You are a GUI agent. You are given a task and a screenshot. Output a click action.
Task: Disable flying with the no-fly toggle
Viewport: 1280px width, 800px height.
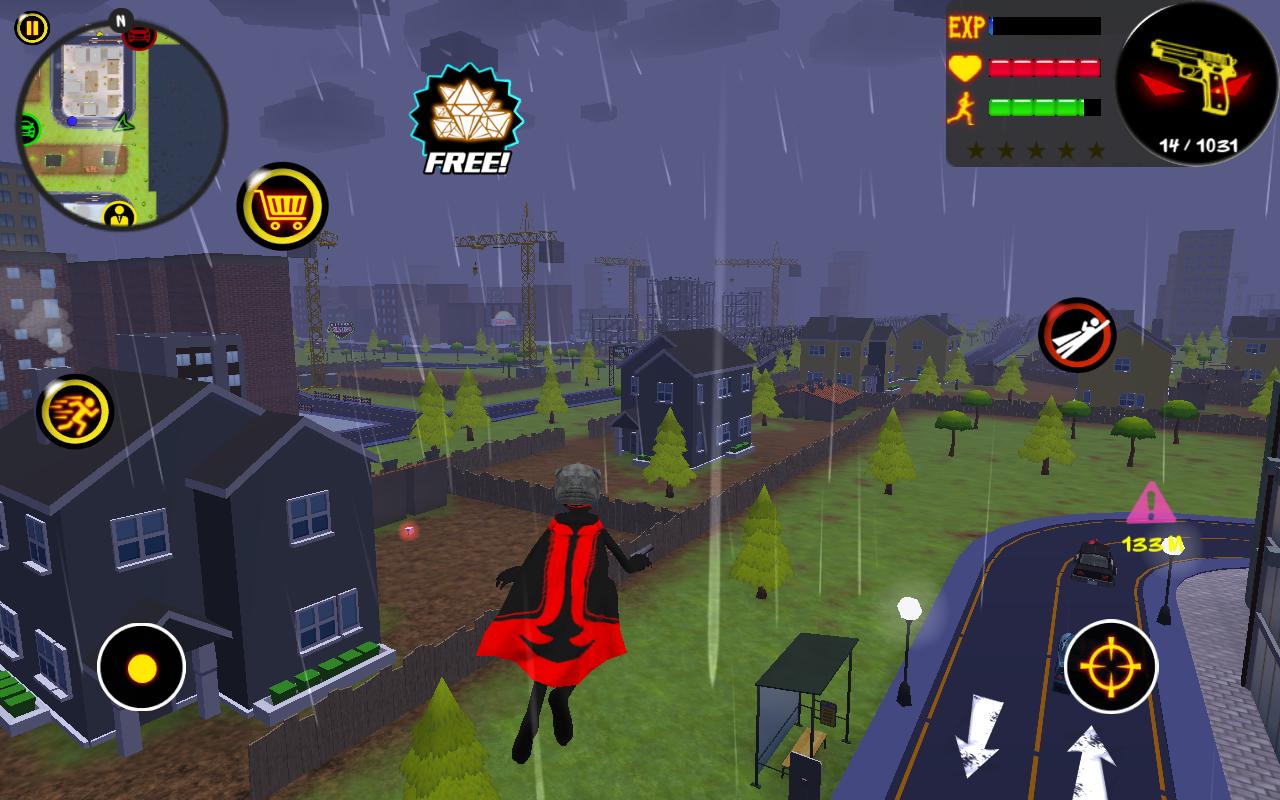point(1077,336)
